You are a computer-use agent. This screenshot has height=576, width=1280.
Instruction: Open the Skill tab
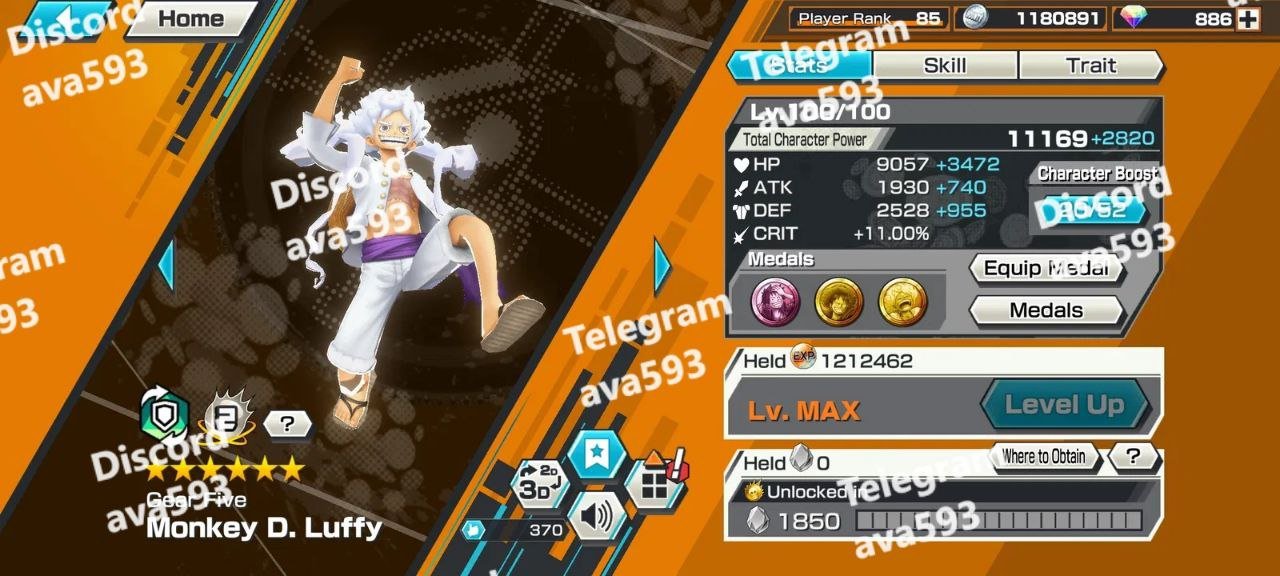click(944, 66)
